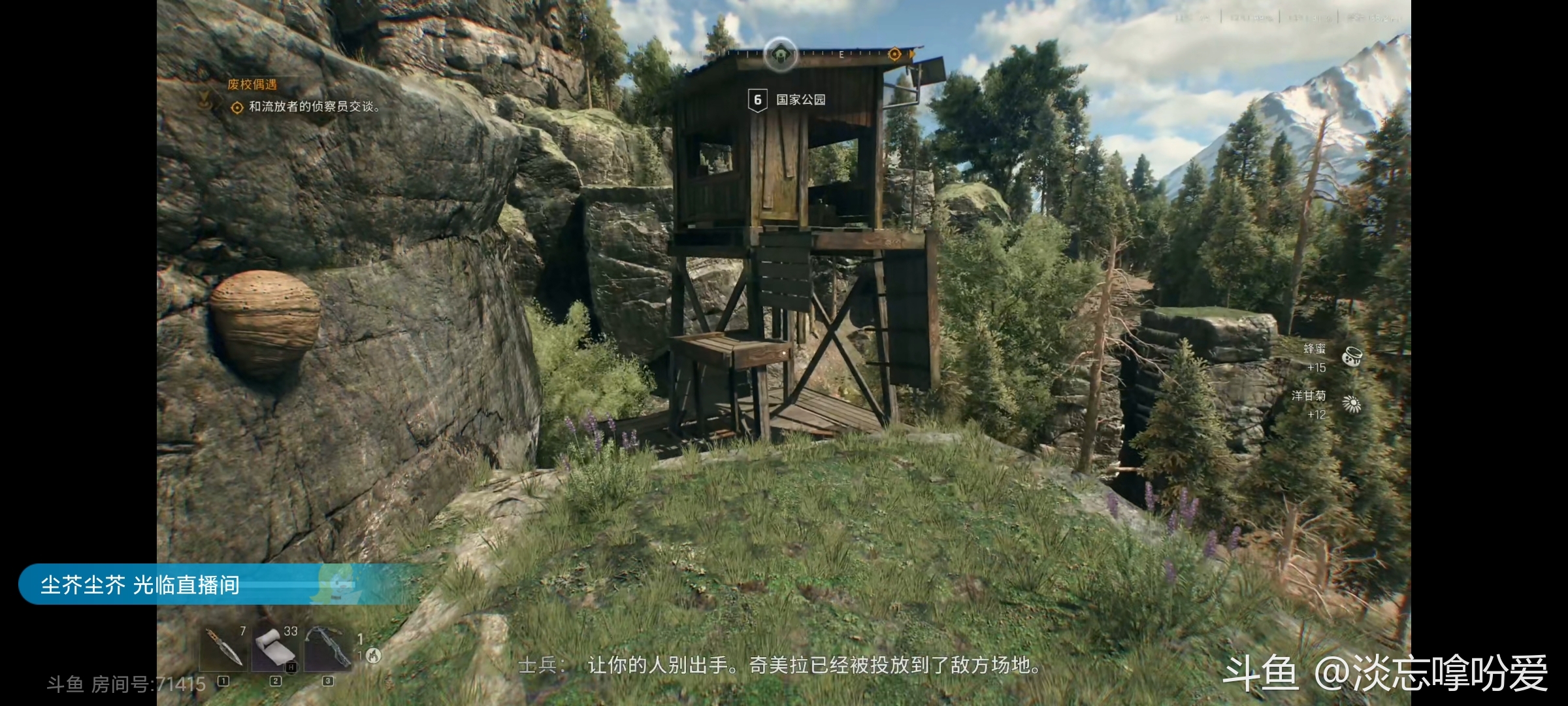The image size is (1568, 706).
Task: Select the throwing knife hotbar slot
Action: 223,648
